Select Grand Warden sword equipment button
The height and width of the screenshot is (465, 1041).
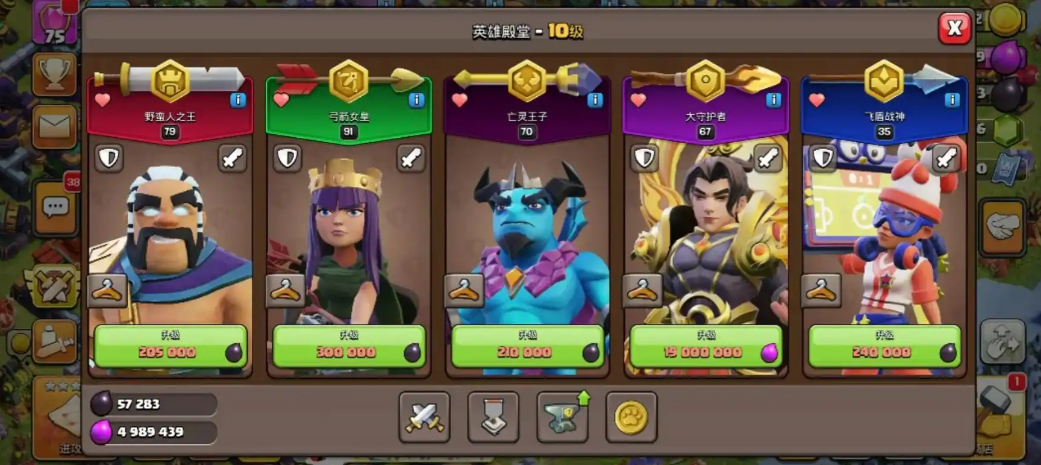767,158
